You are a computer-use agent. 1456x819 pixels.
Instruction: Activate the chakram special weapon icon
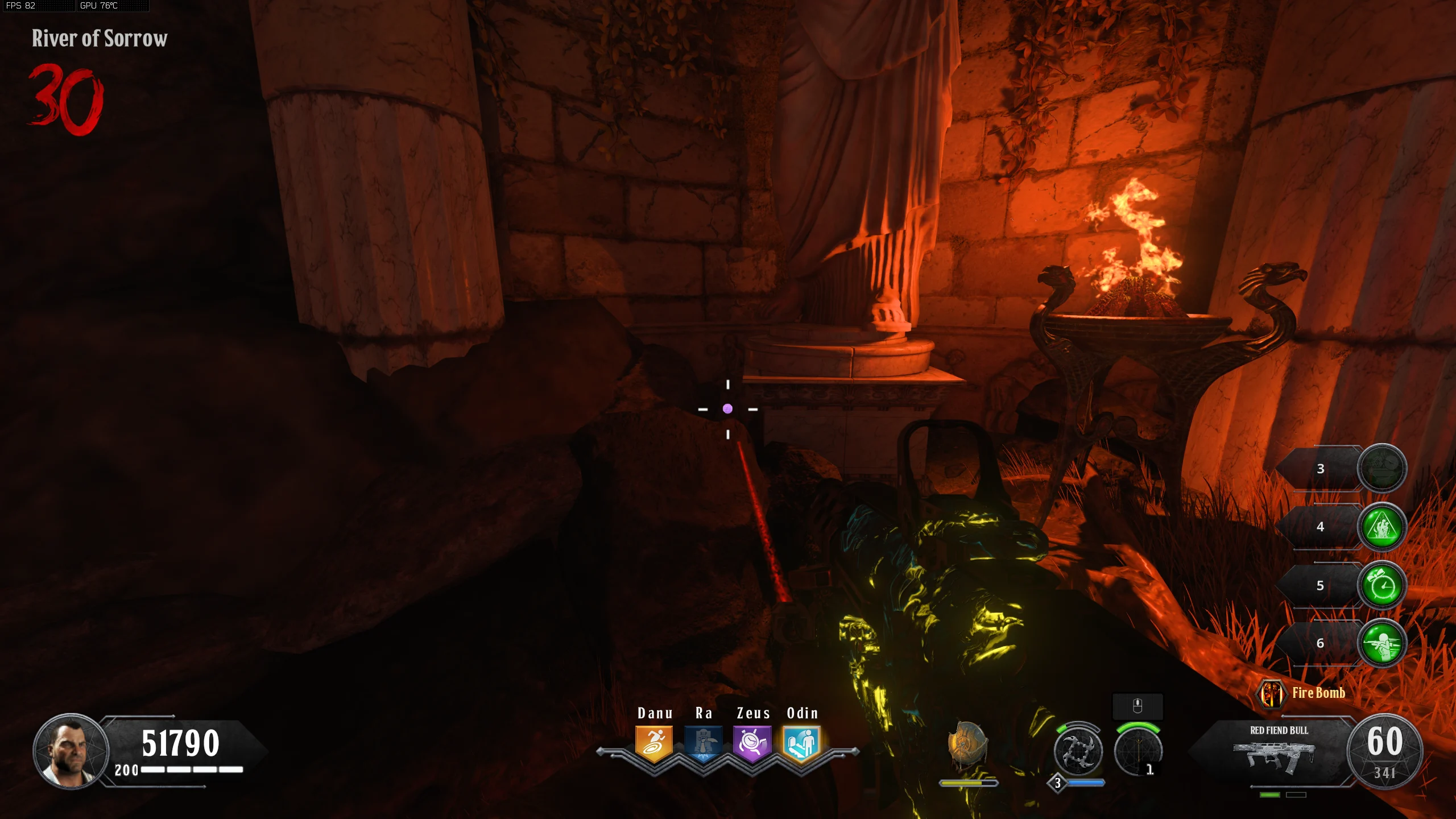tap(1078, 752)
